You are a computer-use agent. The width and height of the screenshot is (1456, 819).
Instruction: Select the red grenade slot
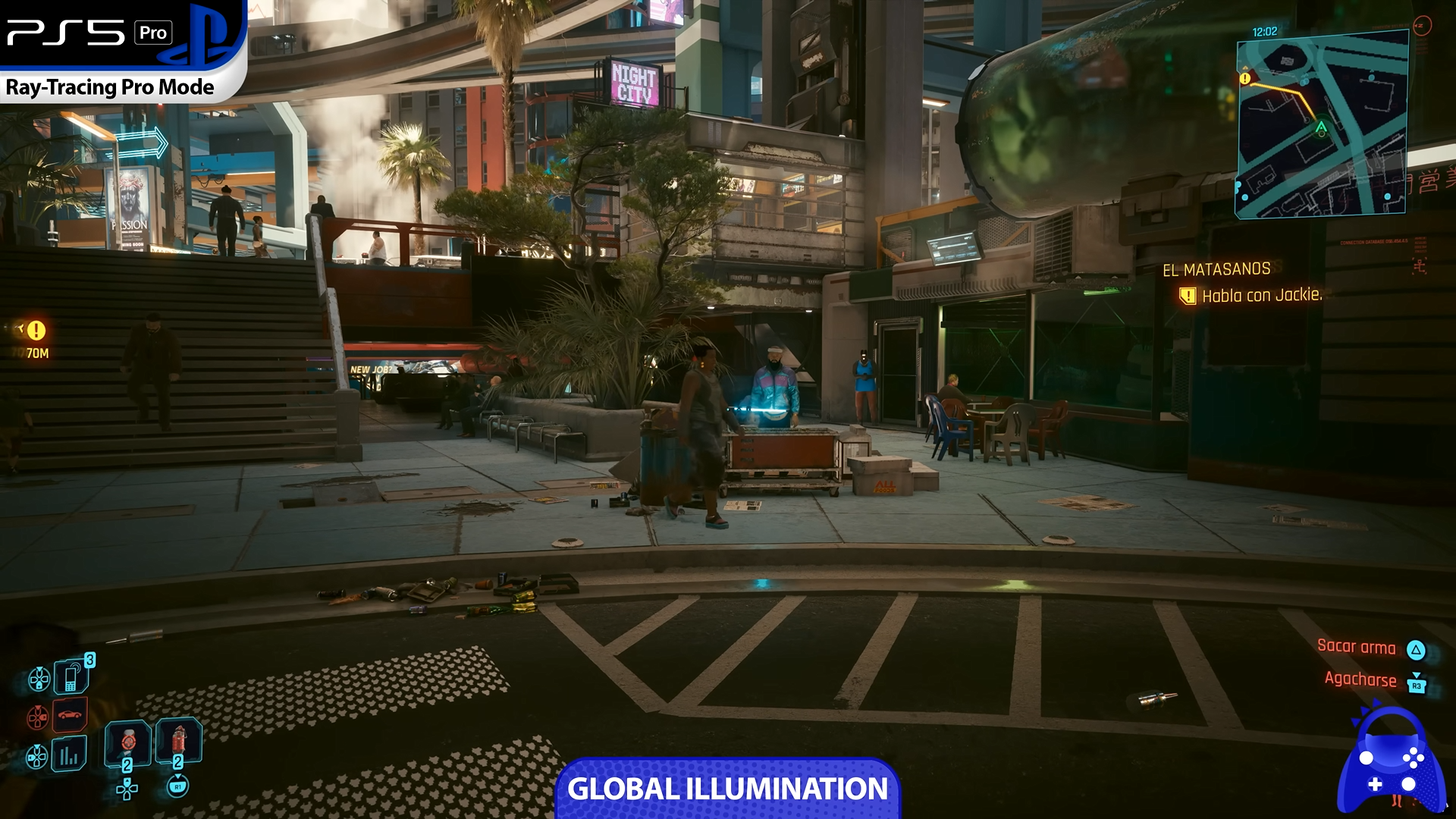179,739
